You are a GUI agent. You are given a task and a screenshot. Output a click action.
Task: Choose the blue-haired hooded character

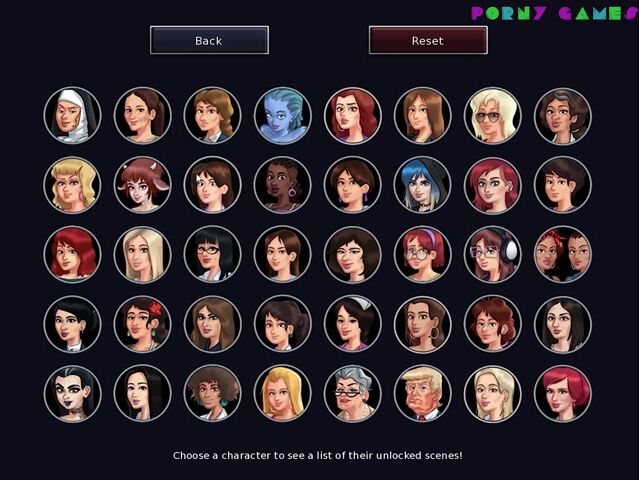pos(422,184)
